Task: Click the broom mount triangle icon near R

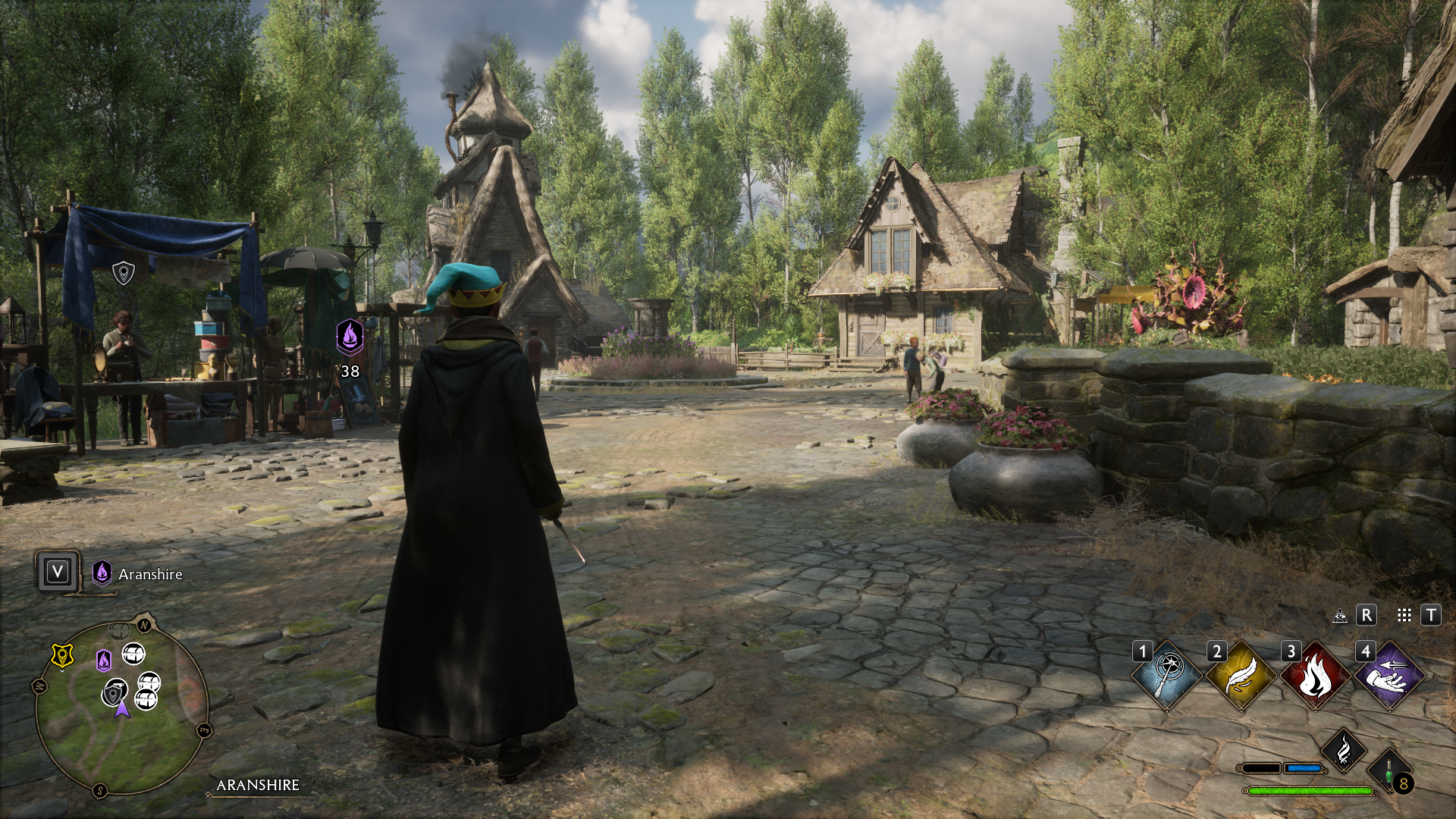Action: coord(1340,616)
